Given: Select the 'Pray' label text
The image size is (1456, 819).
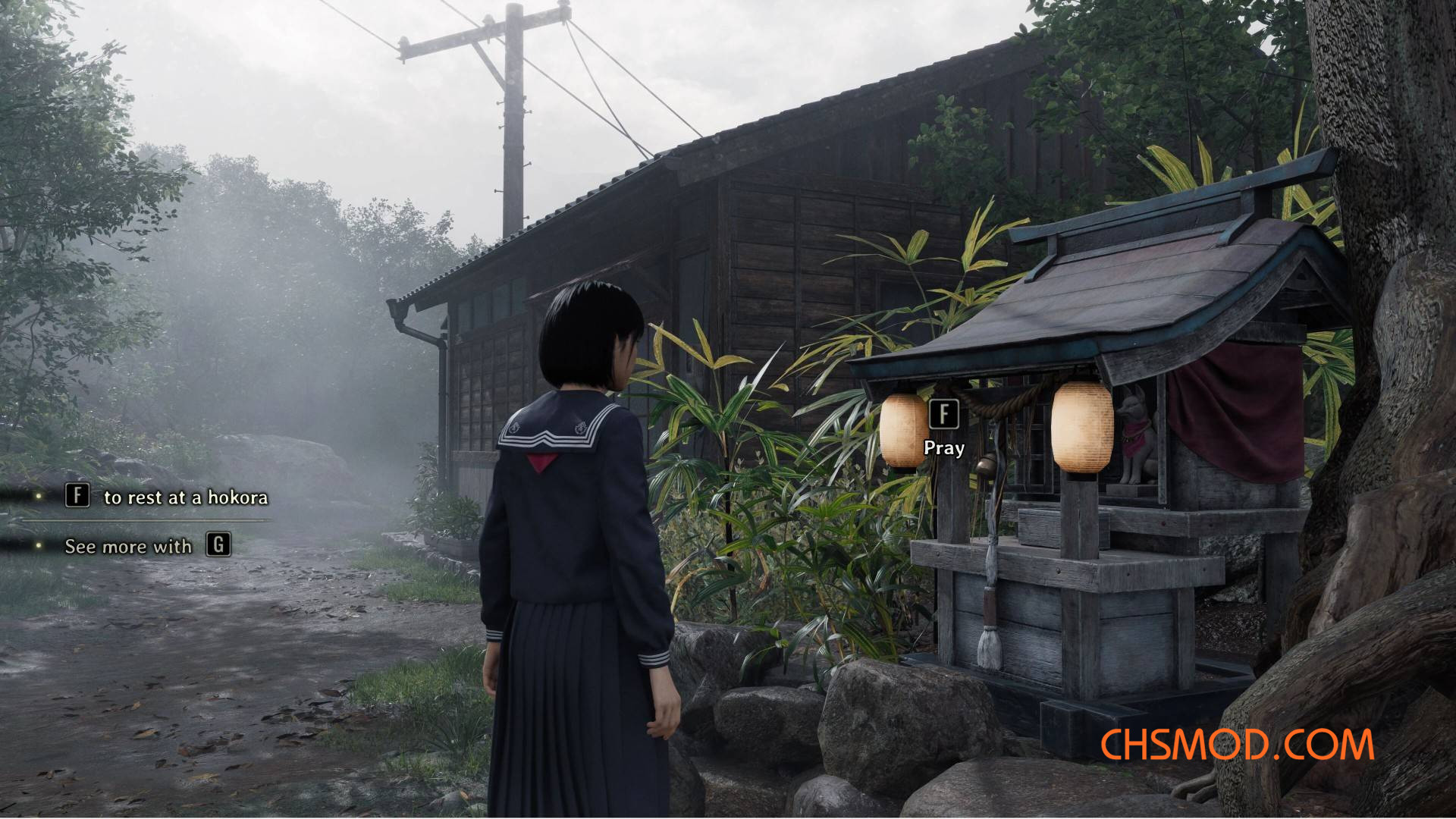Looking at the screenshot, I should click(x=943, y=448).
